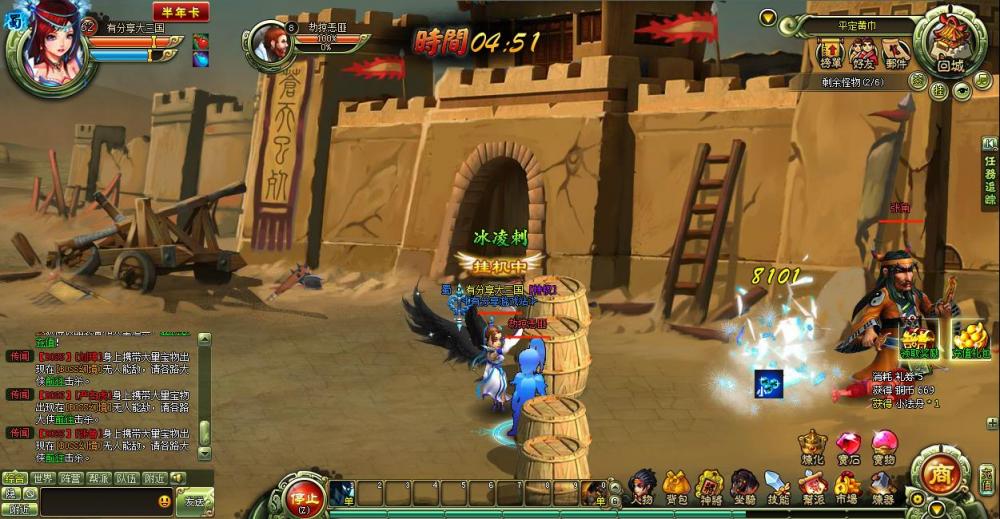Switch to the 世界 chat tab
The height and width of the screenshot is (519, 1000).
click(x=43, y=478)
